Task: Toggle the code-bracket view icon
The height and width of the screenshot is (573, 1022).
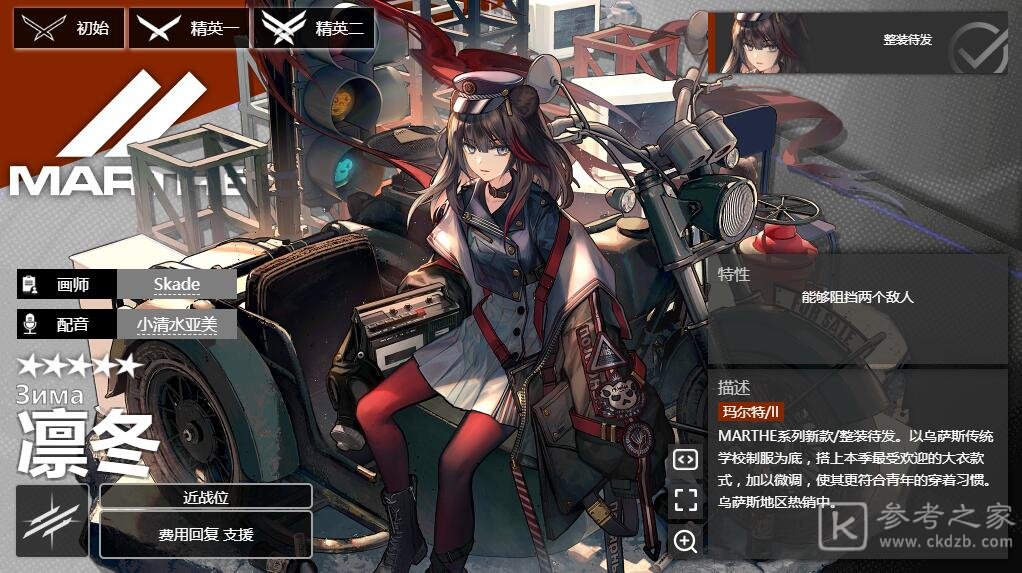Action: [685, 459]
